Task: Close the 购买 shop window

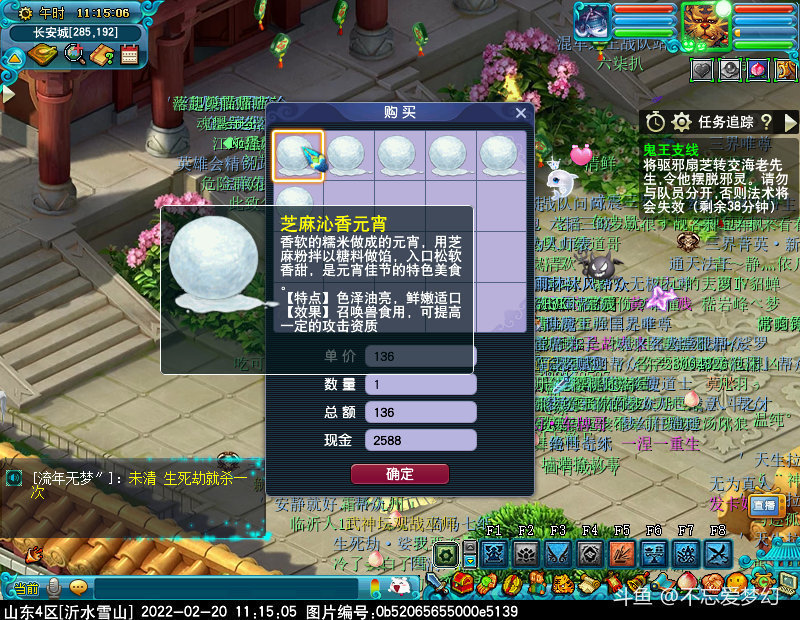Action: pos(521,113)
